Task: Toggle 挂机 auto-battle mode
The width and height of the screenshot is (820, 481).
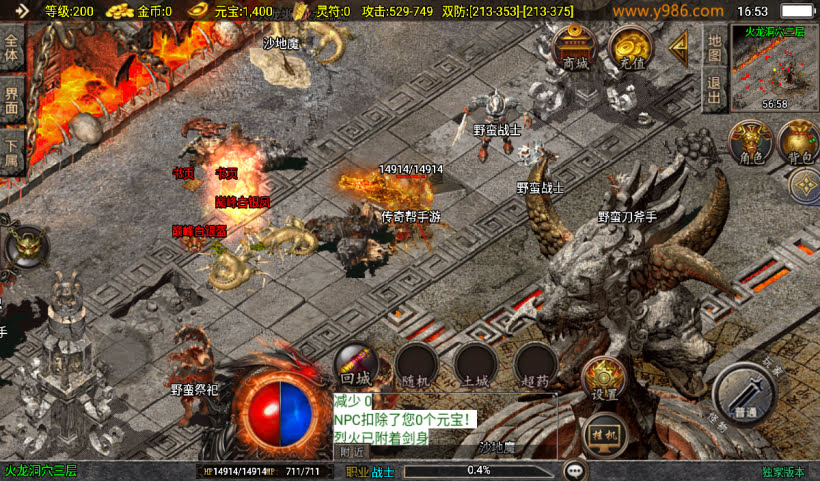Action: (604, 436)
